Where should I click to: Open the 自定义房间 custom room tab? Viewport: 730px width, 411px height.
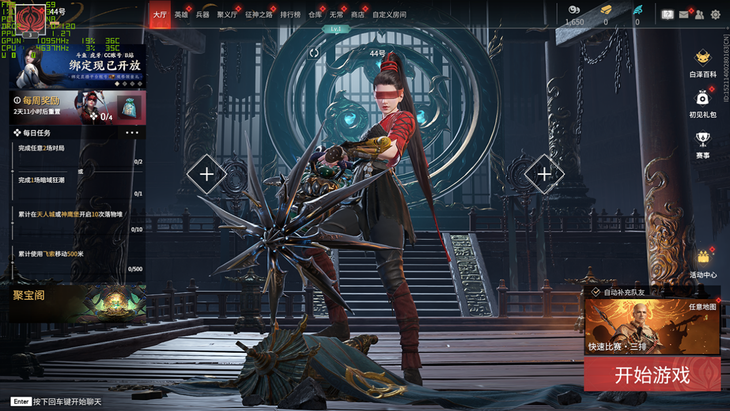click(x=389, y=15)
